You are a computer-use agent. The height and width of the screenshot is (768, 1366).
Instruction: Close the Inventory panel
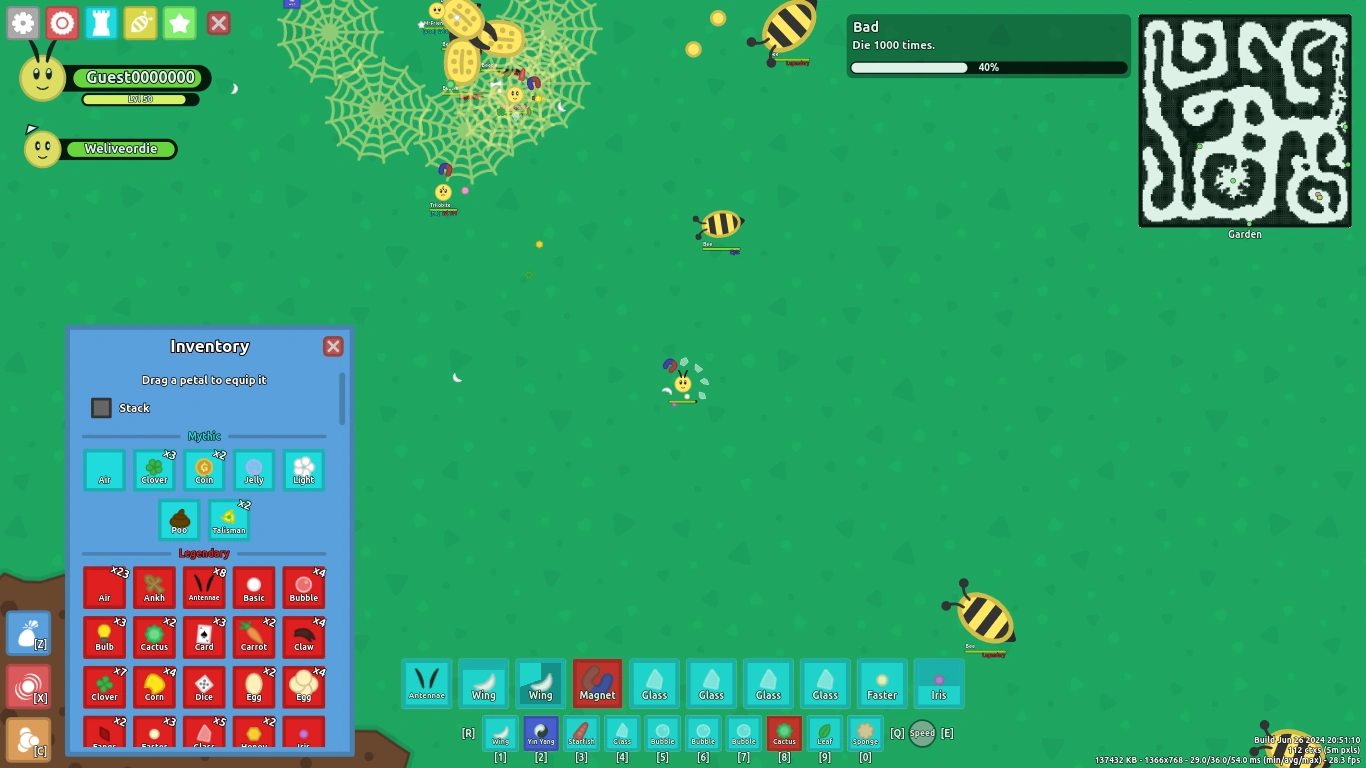click(333, 346)
